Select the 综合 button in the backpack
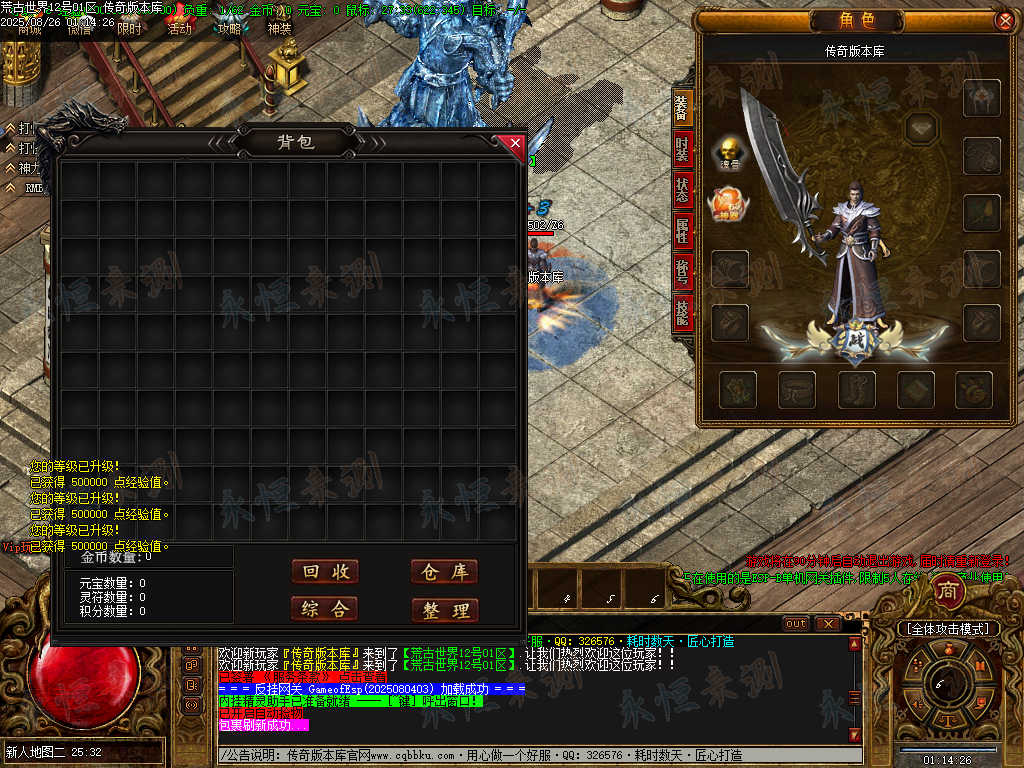Viewport: 1024px width, 768px height. pos(325,608)
